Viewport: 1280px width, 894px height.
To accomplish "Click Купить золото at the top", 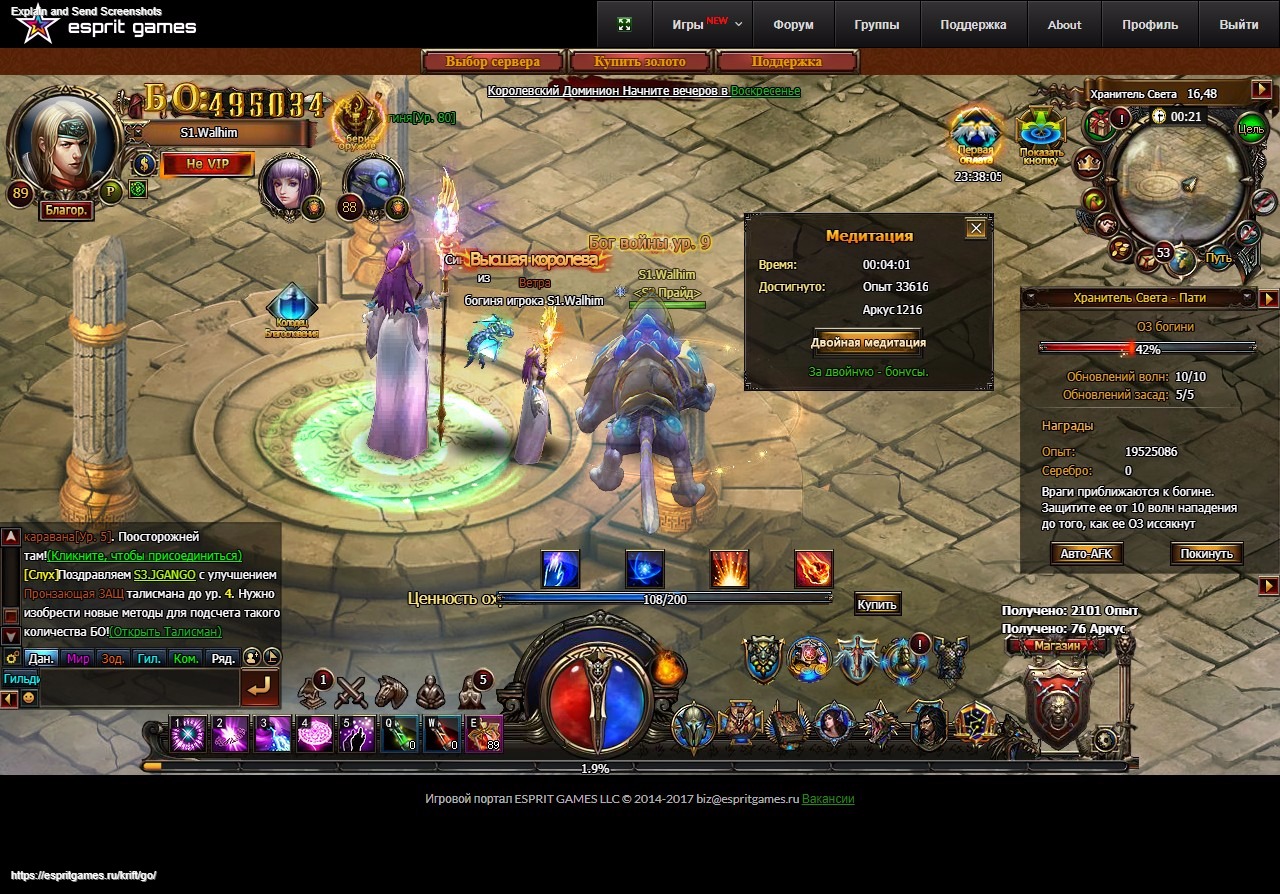I will pyautogui.click(x=640, y=62).
